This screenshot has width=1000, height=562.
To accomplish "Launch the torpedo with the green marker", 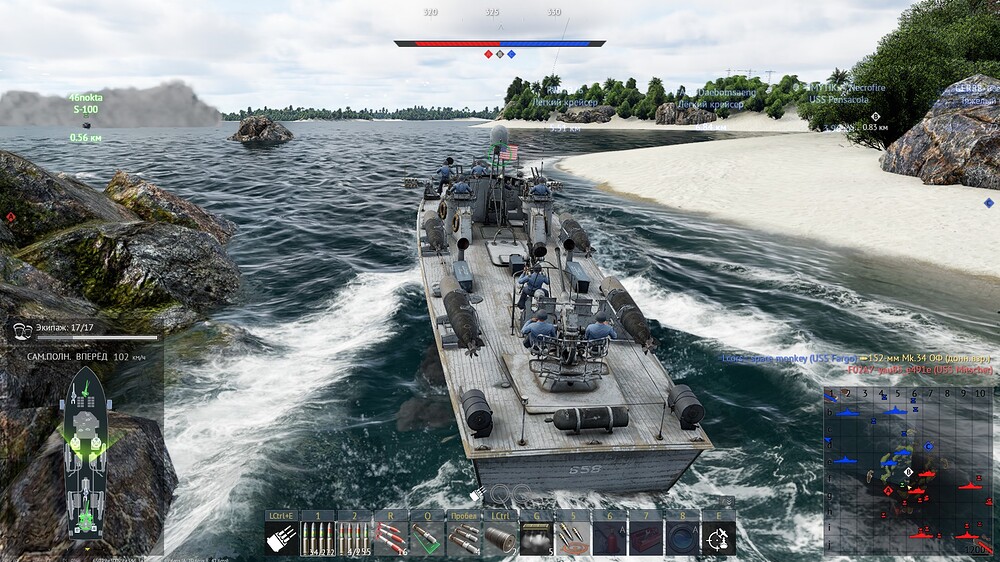I will [427, 538].
